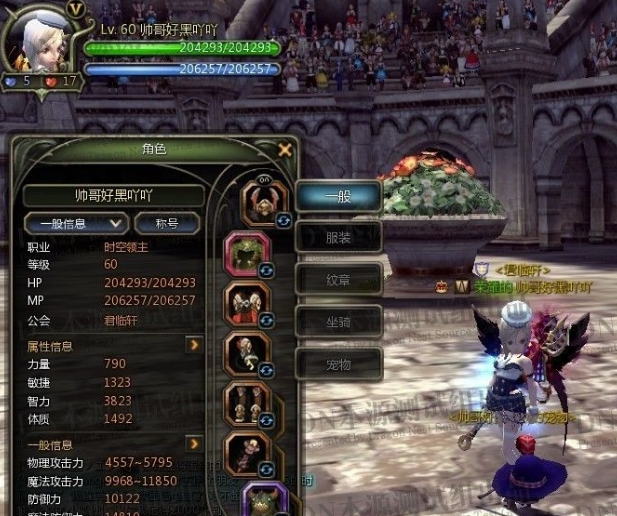The width and height of the screenshot is (617, 516).
Task: Close the 角色 character window
Action: (285, 150)
